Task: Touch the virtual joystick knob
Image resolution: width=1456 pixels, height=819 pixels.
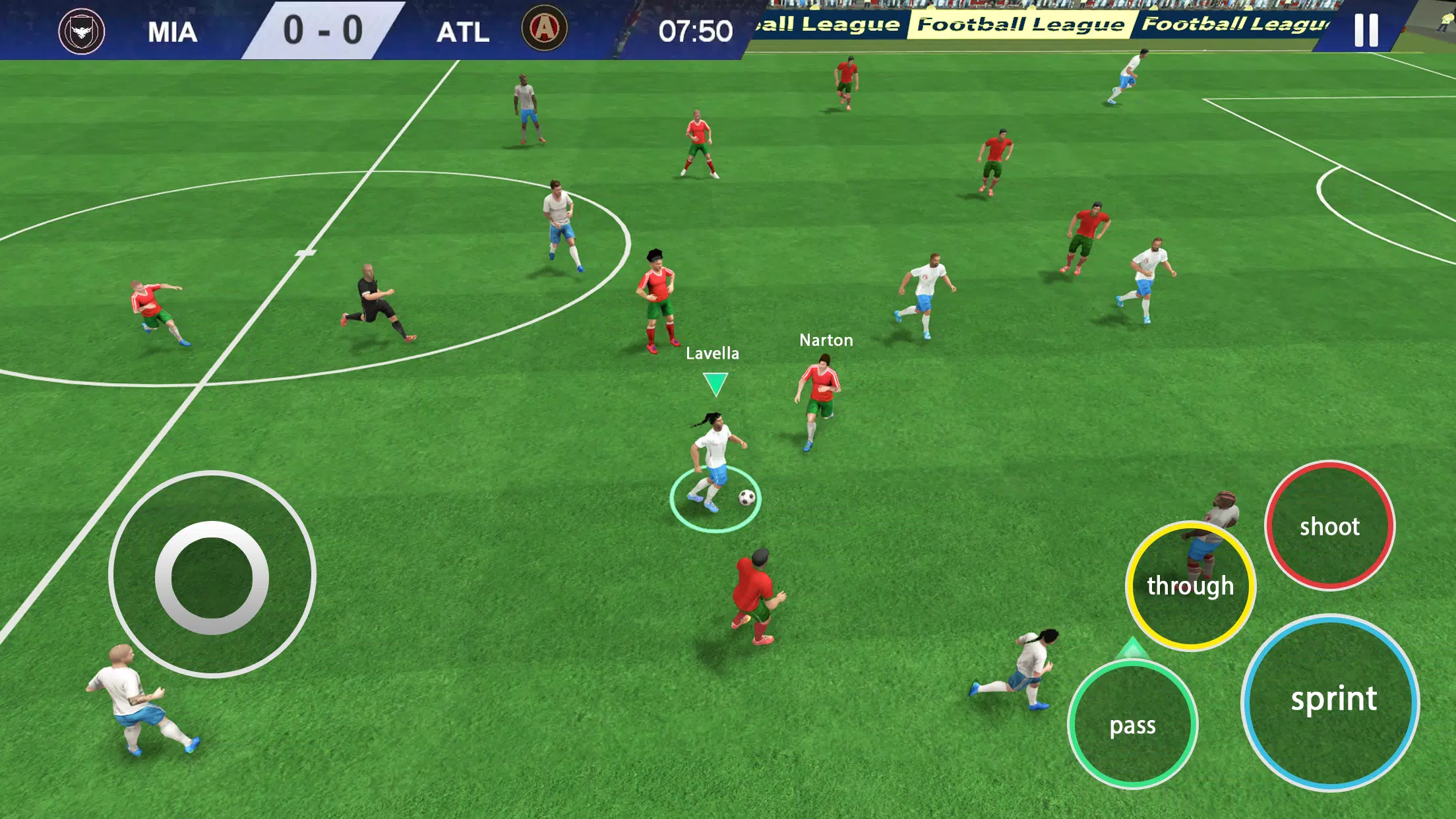Action: tap(212, 577)
